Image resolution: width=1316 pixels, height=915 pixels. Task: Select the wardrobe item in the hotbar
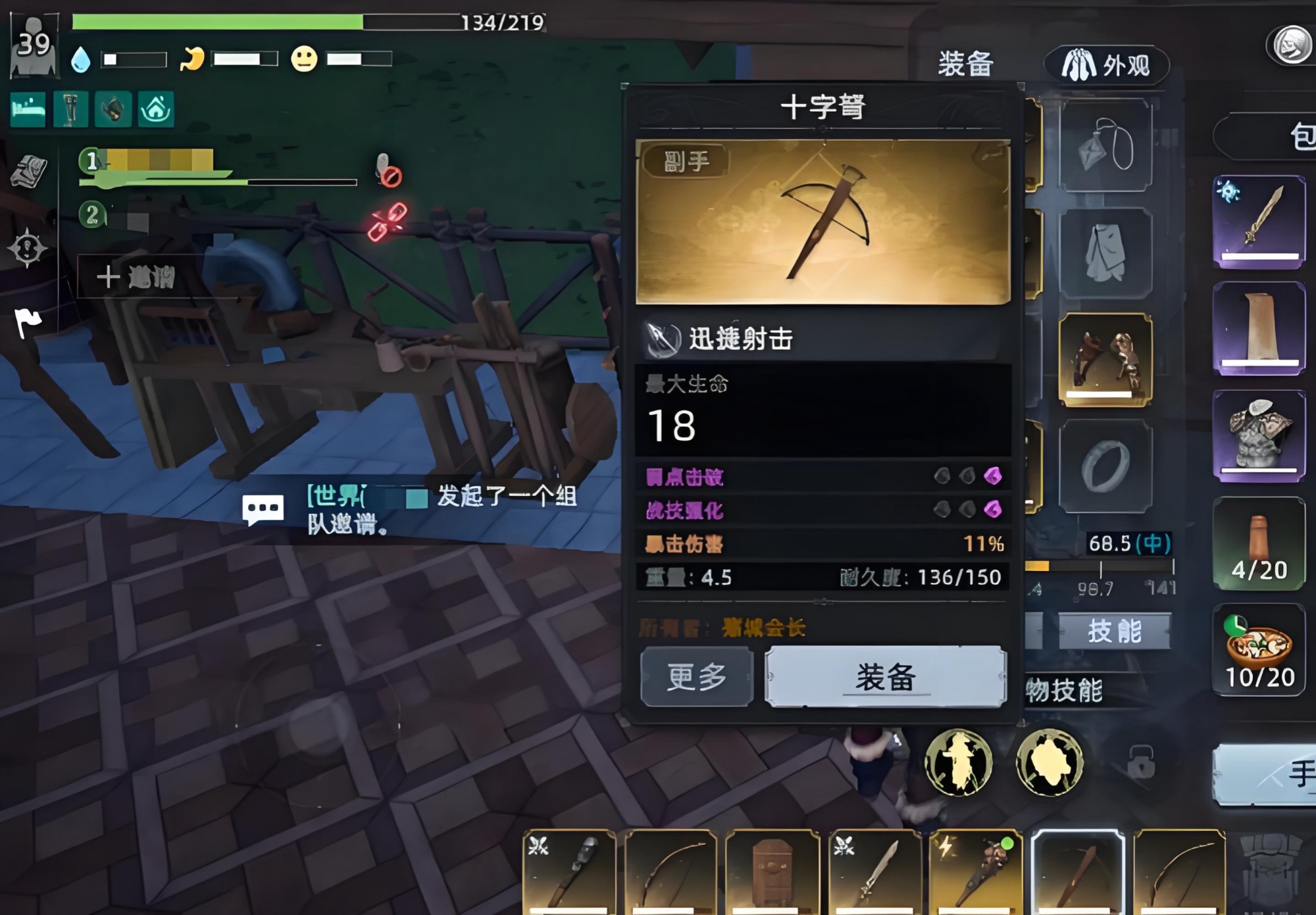point(772,872)
